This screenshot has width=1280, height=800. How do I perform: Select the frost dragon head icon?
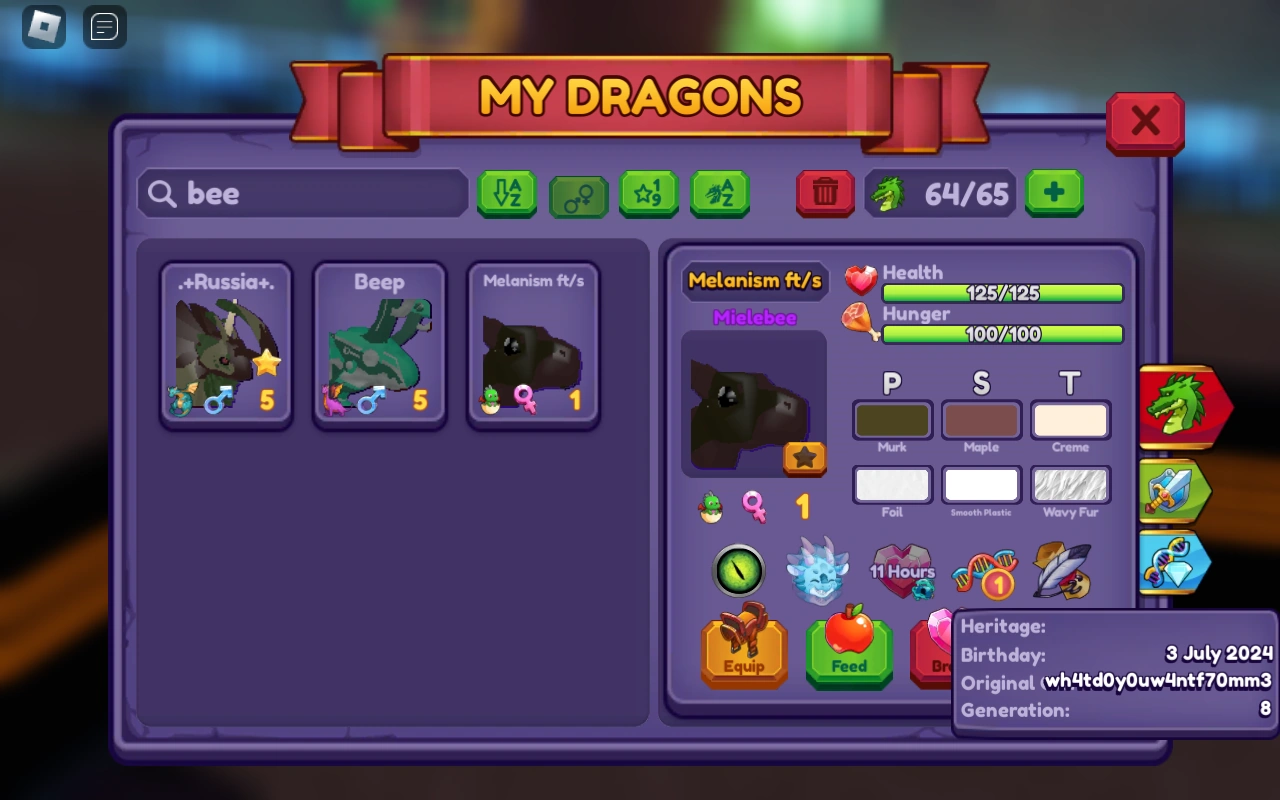(818, 569)
